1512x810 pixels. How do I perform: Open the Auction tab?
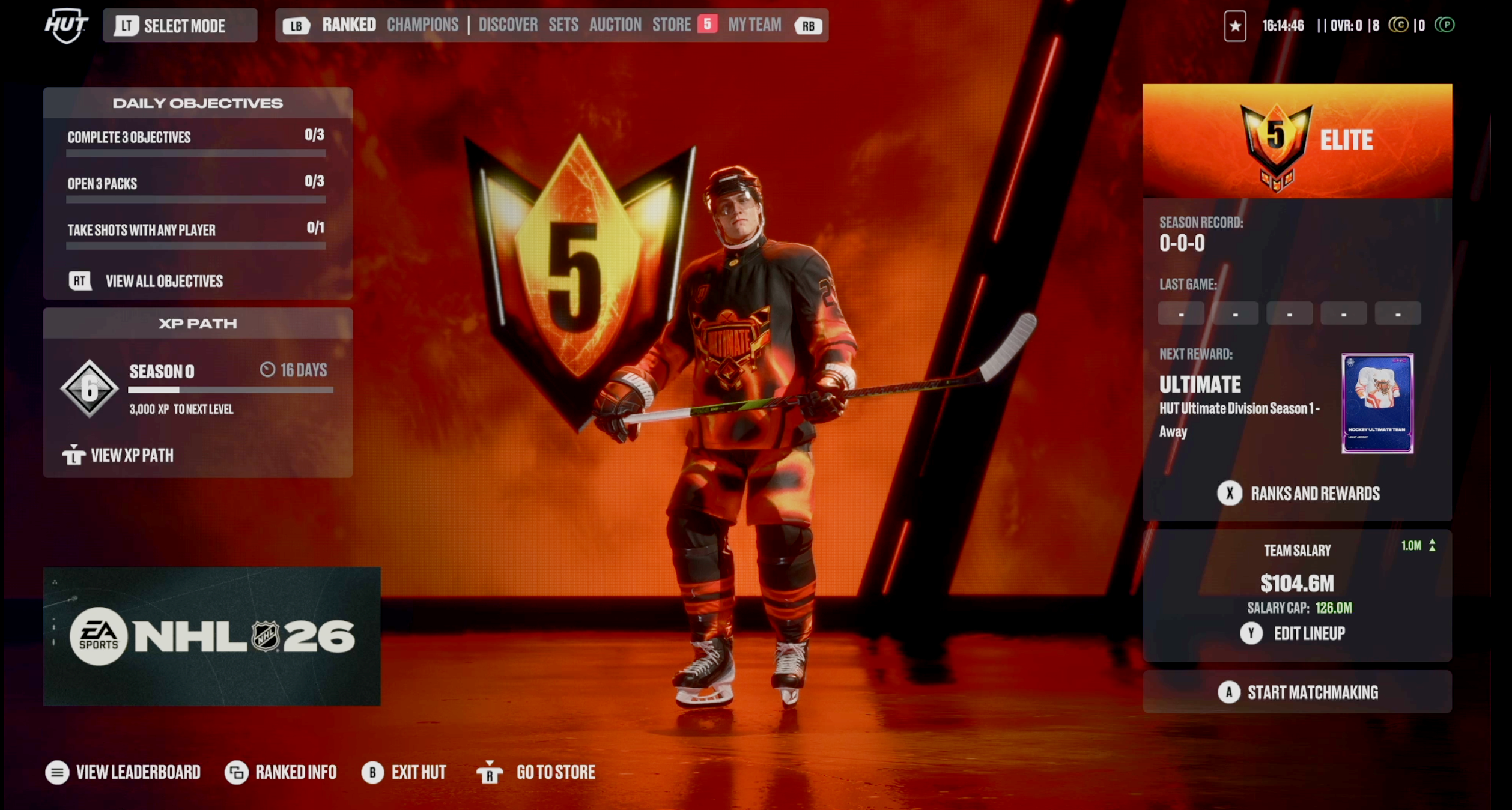(615, 25)
